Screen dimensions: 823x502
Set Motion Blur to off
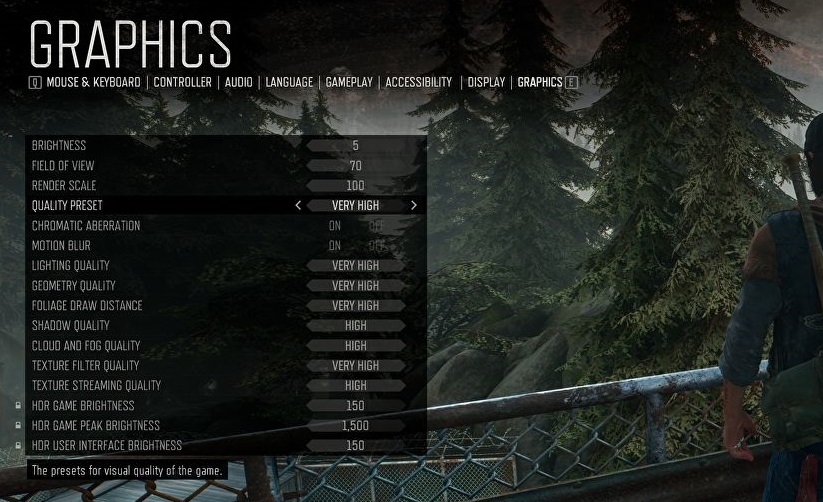pos(376,246)
